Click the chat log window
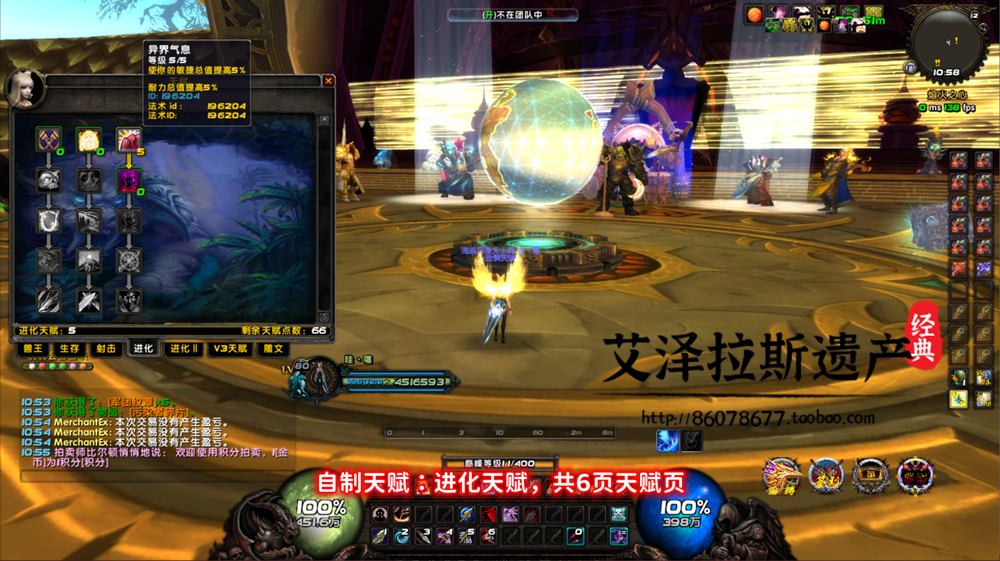 pyautogui.click(x=150, y=432)
